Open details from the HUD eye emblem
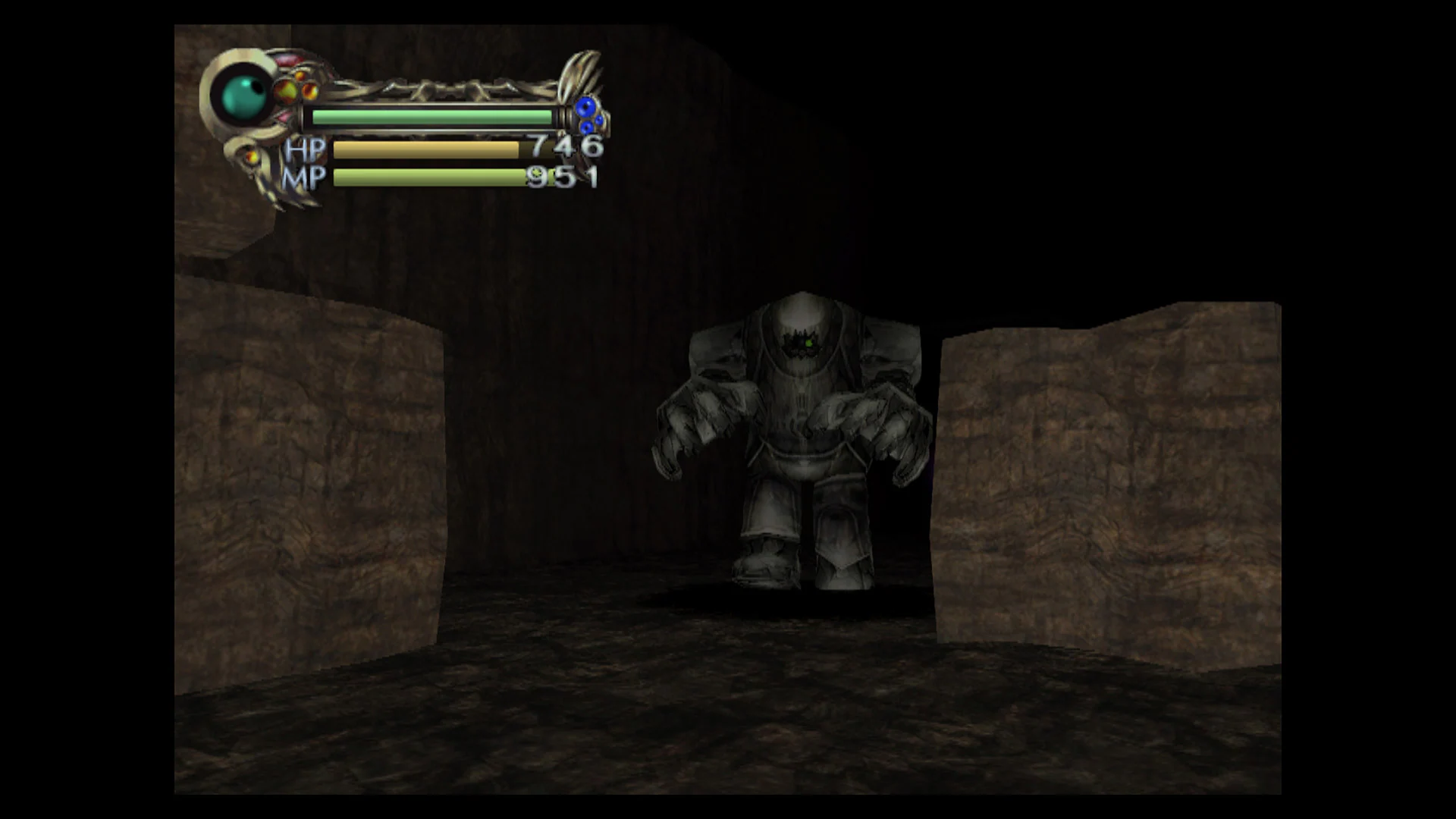 point(243,97)
